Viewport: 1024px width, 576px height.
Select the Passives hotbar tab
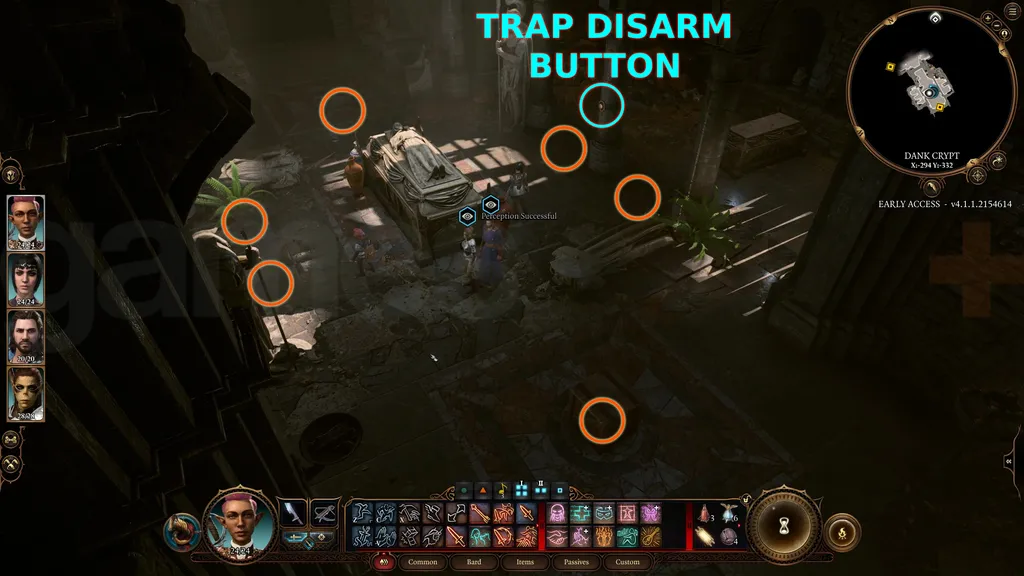click(576, 562)
